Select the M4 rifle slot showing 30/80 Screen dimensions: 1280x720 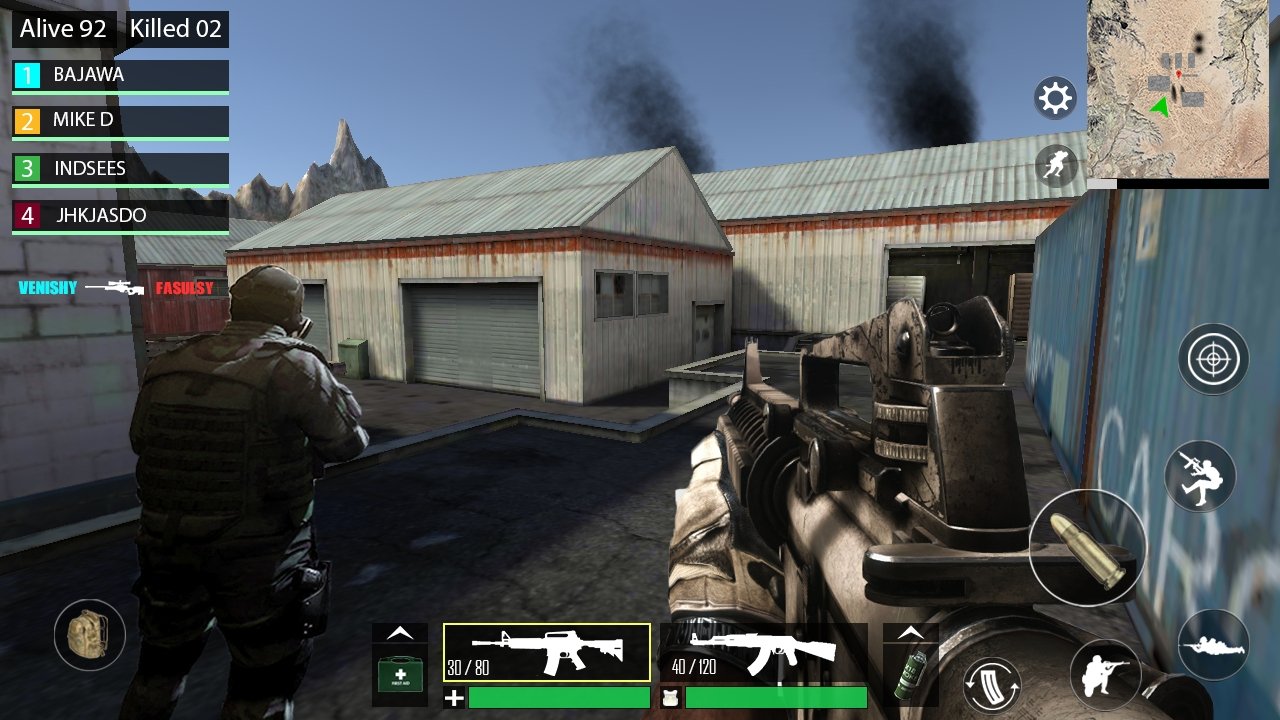547,653
